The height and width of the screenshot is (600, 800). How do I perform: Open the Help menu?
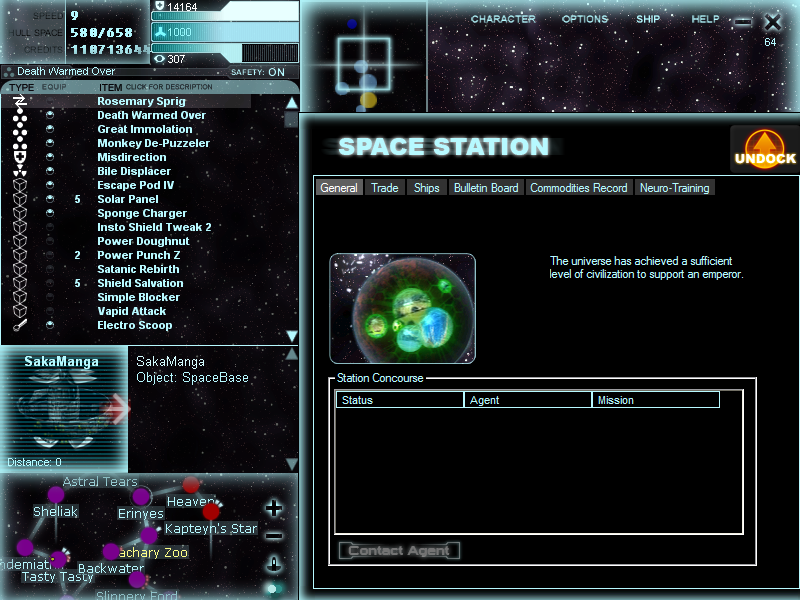pyautogui.click(x=705, y=19)
